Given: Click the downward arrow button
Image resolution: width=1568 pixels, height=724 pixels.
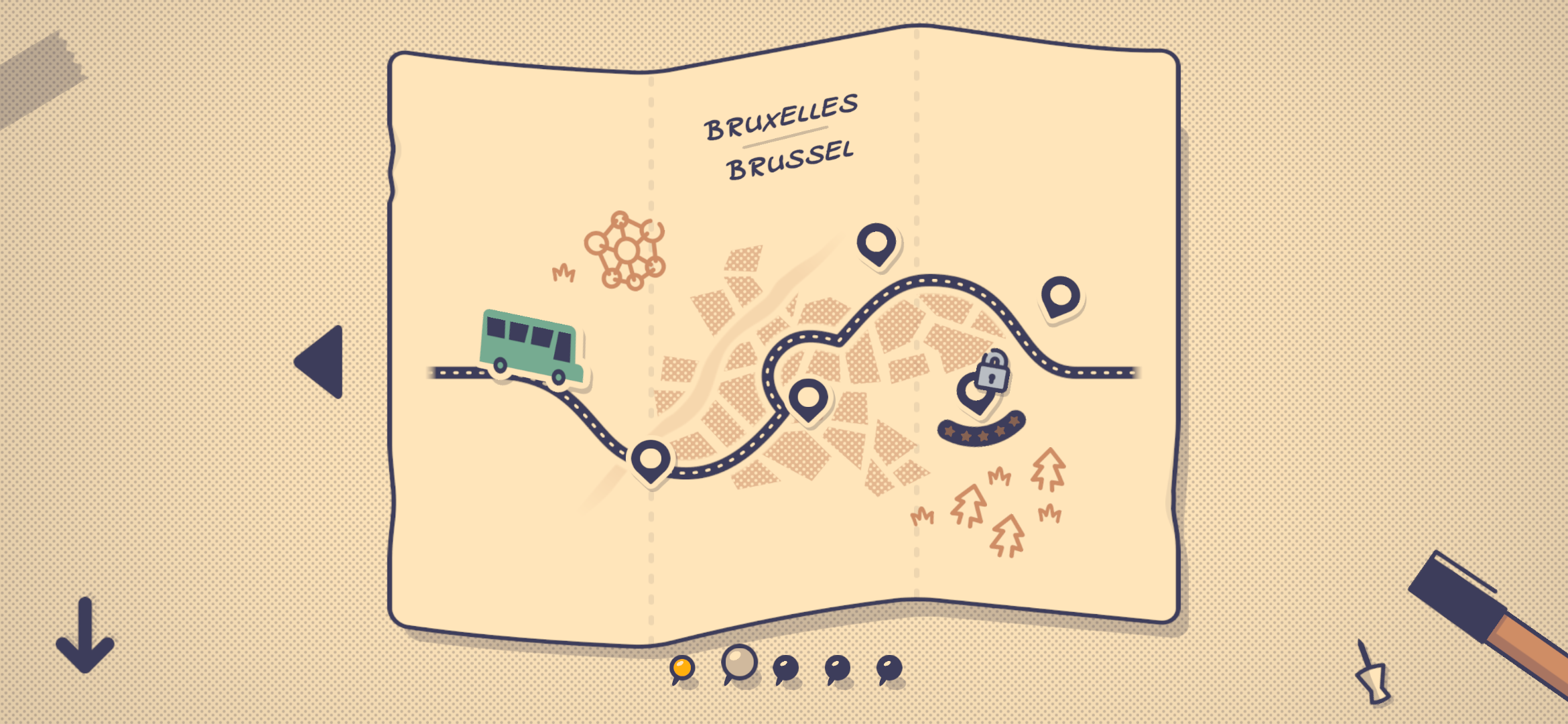Looking at the screenshot, I should point(85,636).
